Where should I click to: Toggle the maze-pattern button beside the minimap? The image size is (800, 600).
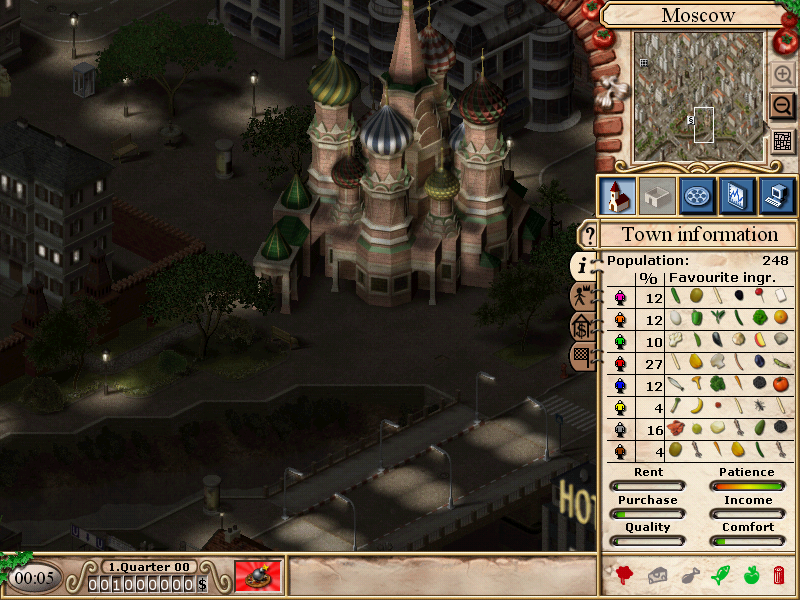pos(783,141)
